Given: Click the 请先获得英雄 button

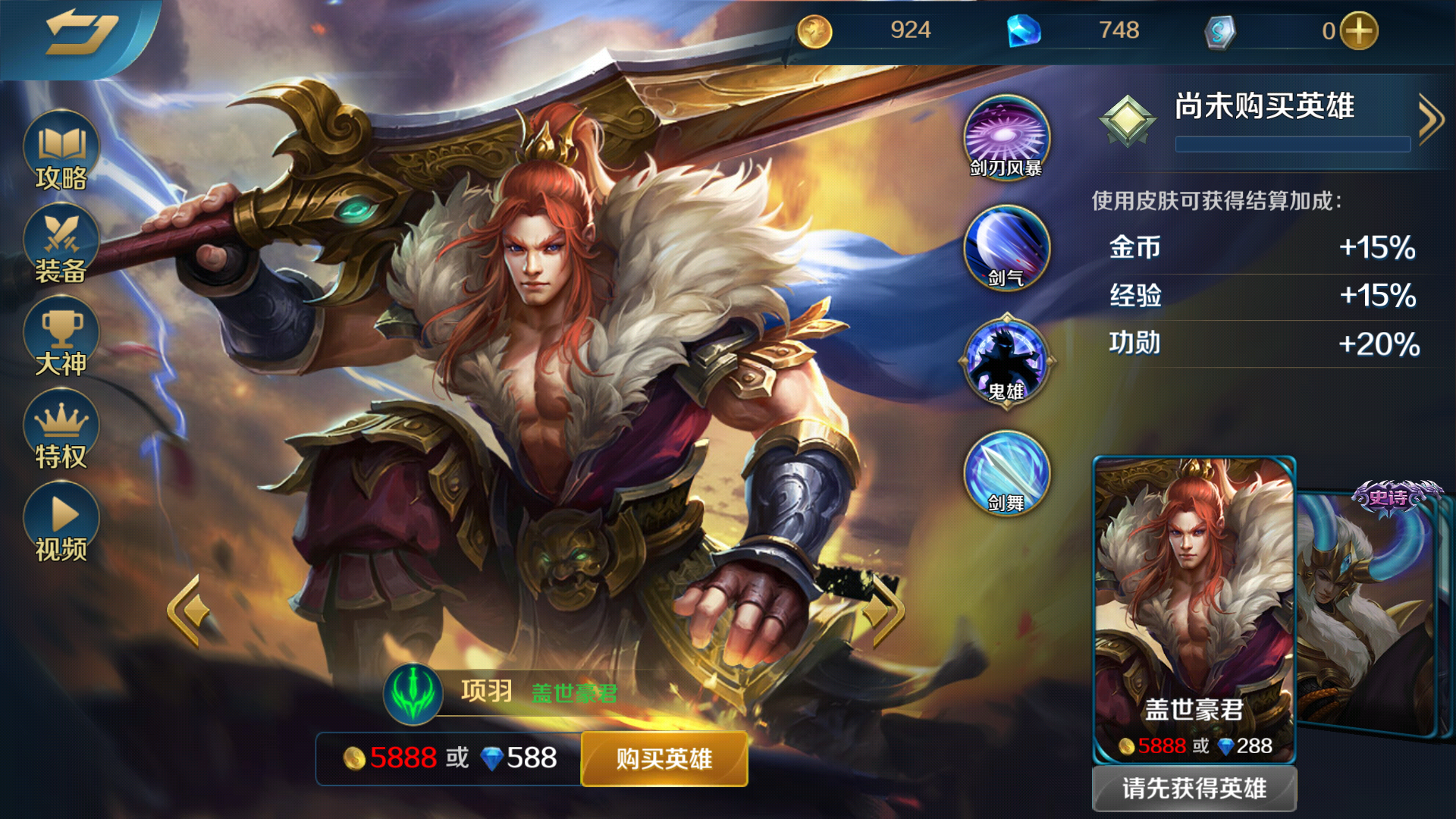Looking at the screenshot, I should pyautogui.click(x=1194, y=789).
